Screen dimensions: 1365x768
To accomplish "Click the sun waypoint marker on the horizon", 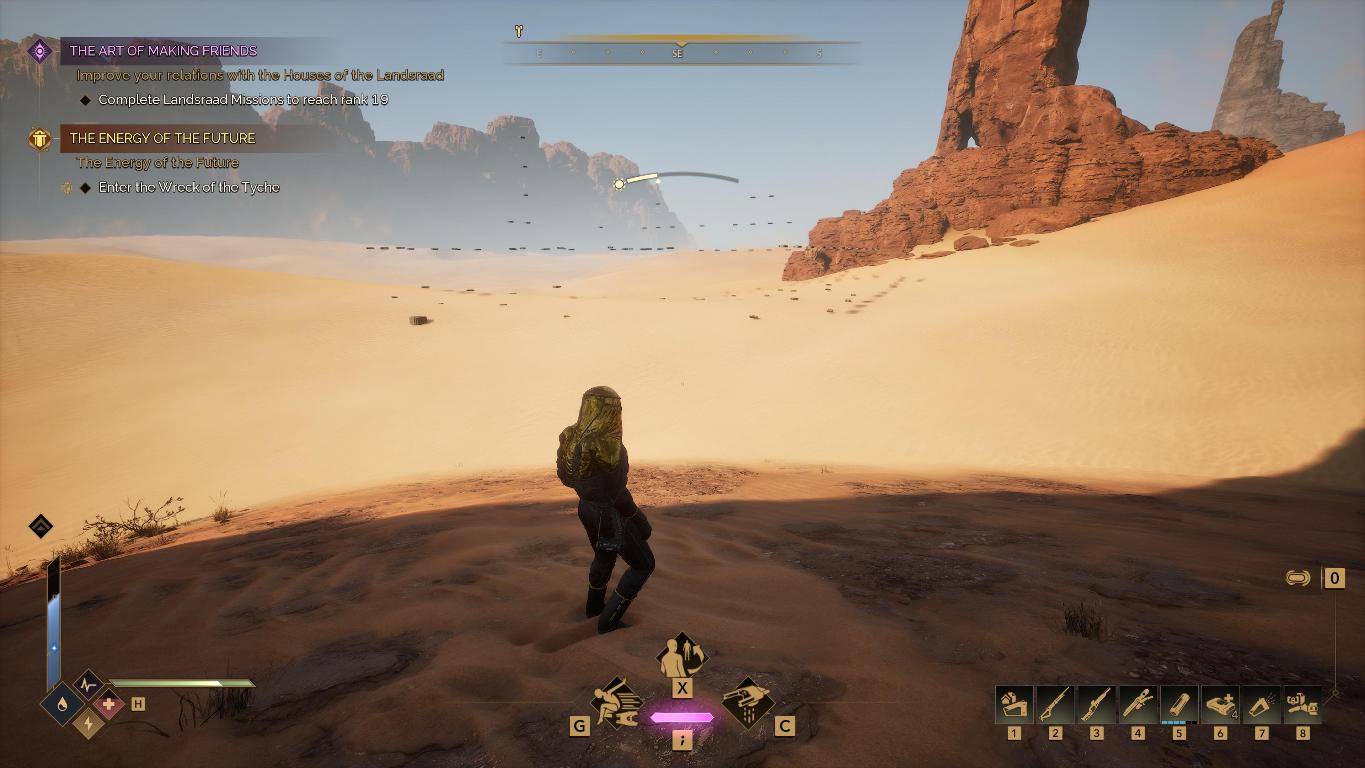I will 619,183.
